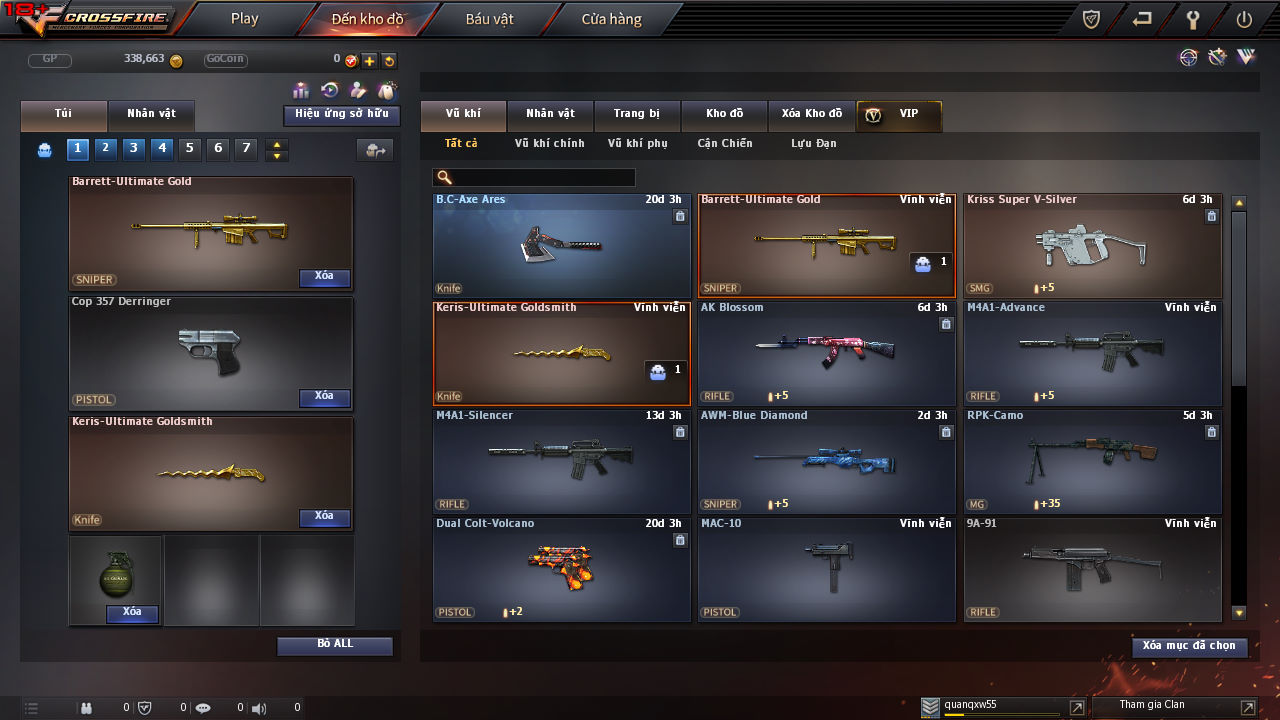Show Cận Chiến melee weapons
The image size is (1280, 720).
(x=724, y=144)
